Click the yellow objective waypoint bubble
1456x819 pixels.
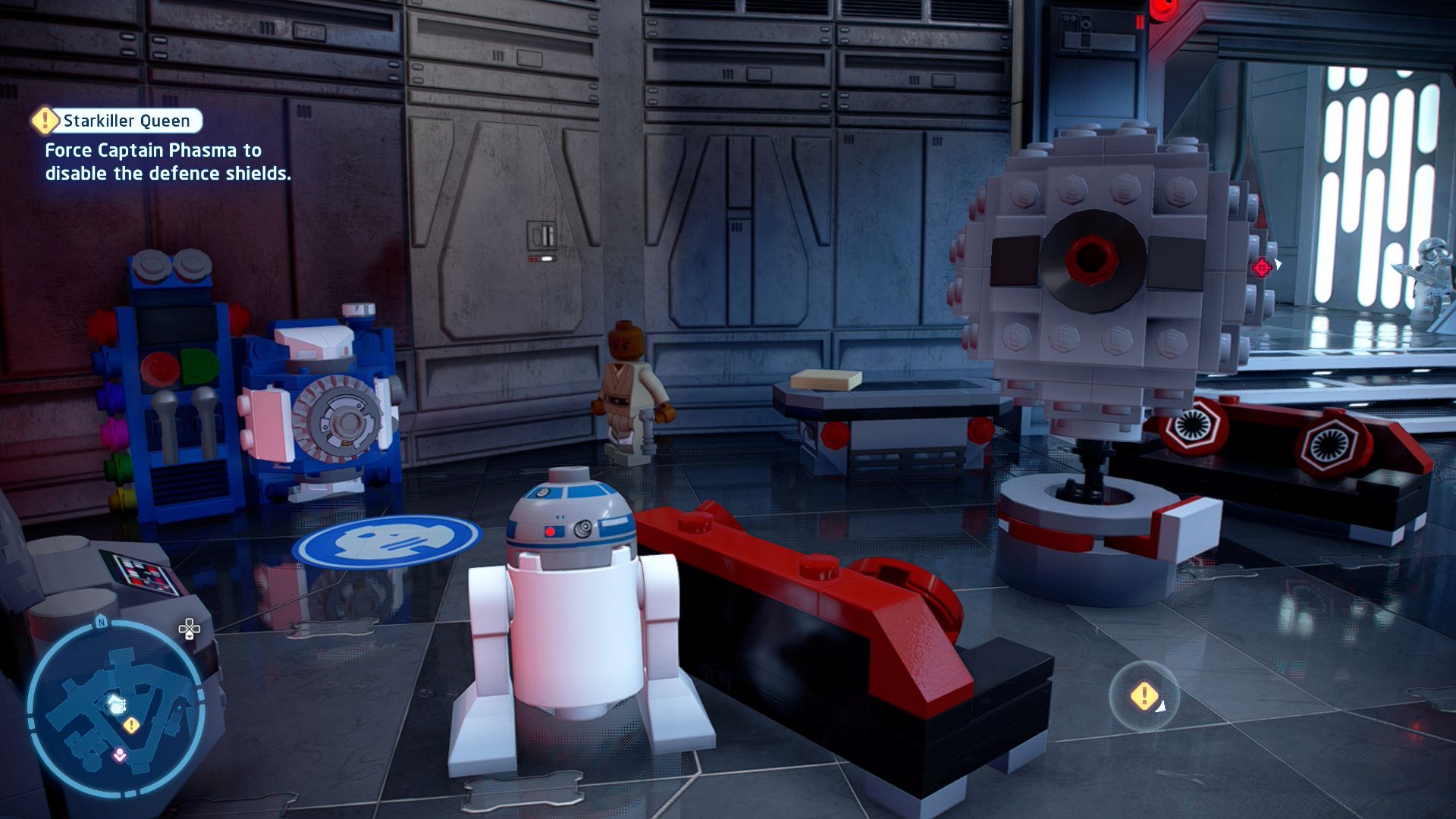[x=1144, y=695]
